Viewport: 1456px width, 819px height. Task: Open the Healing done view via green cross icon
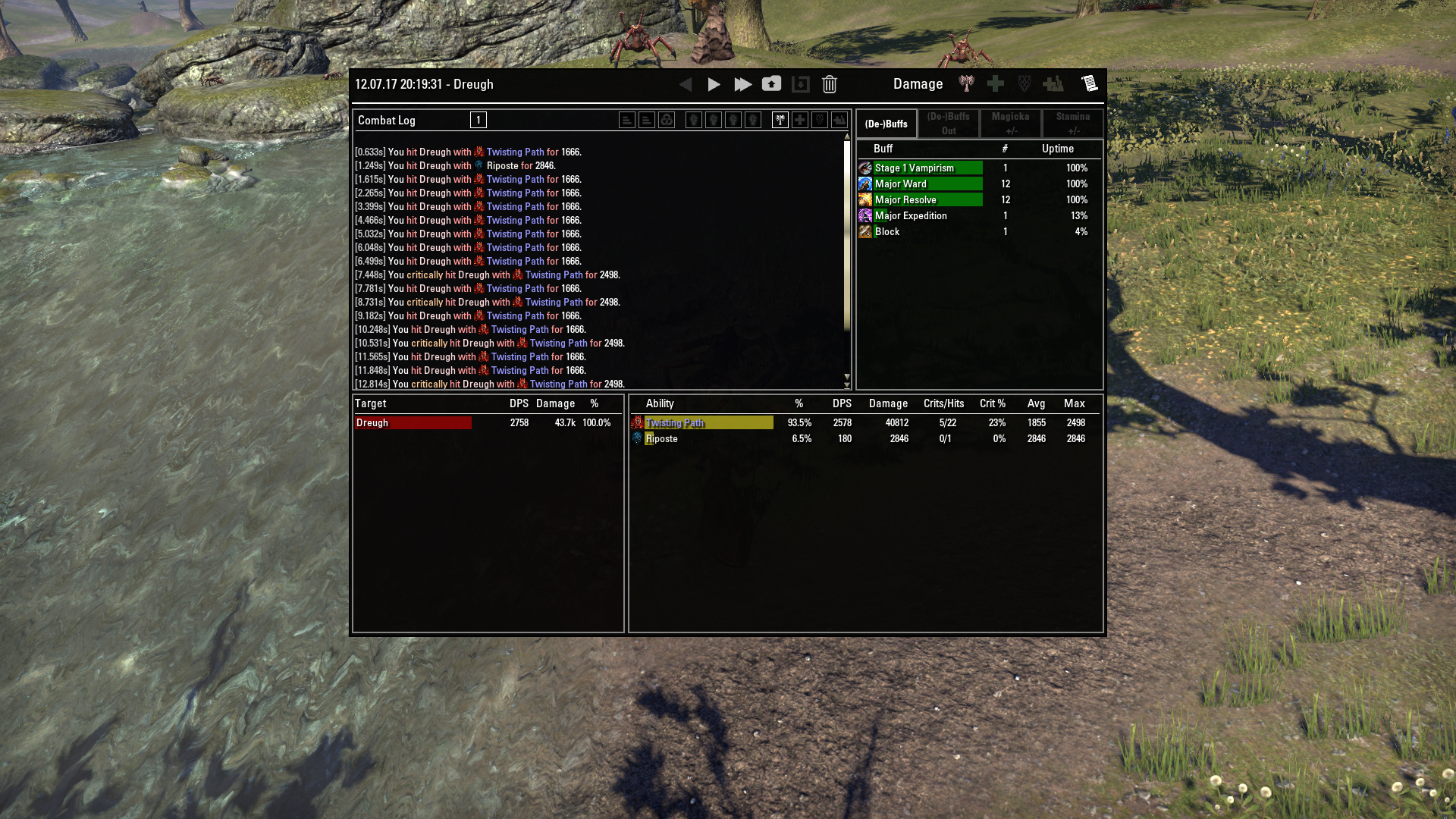click(995, 85)
